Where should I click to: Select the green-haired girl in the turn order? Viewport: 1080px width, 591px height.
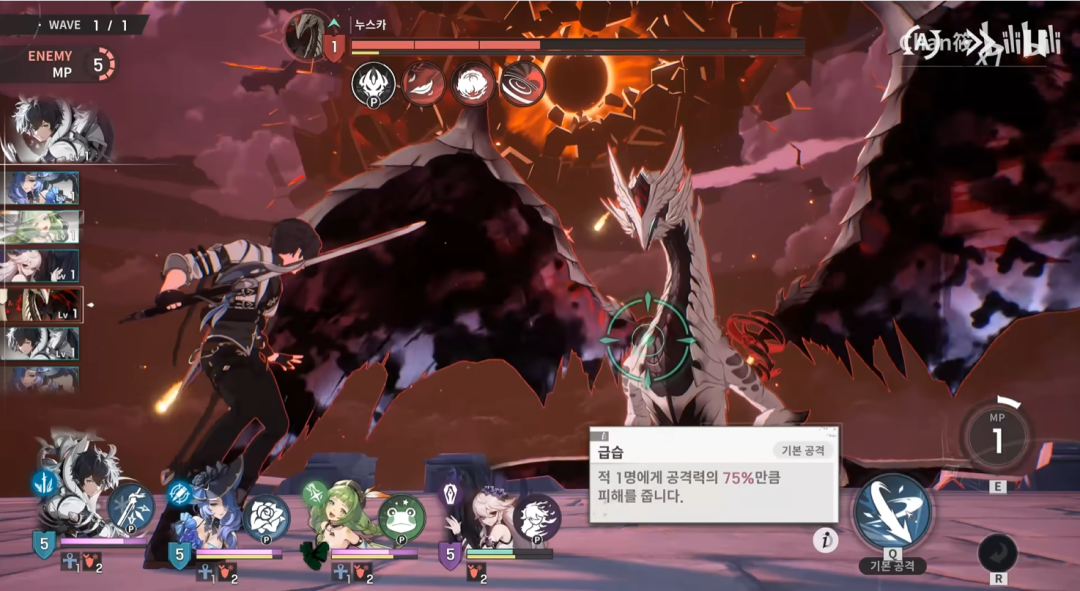[x=42, y=227]
